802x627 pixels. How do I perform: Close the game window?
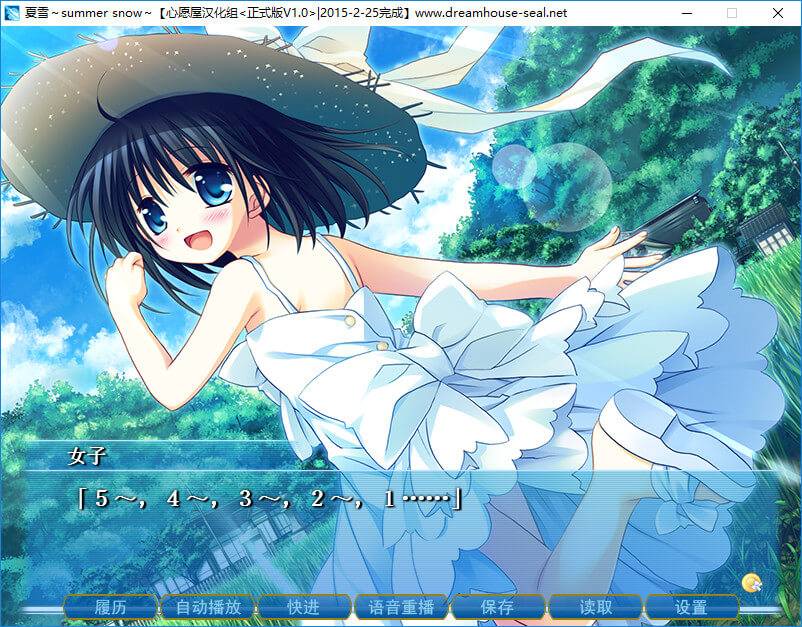click(x=778, y=13)
